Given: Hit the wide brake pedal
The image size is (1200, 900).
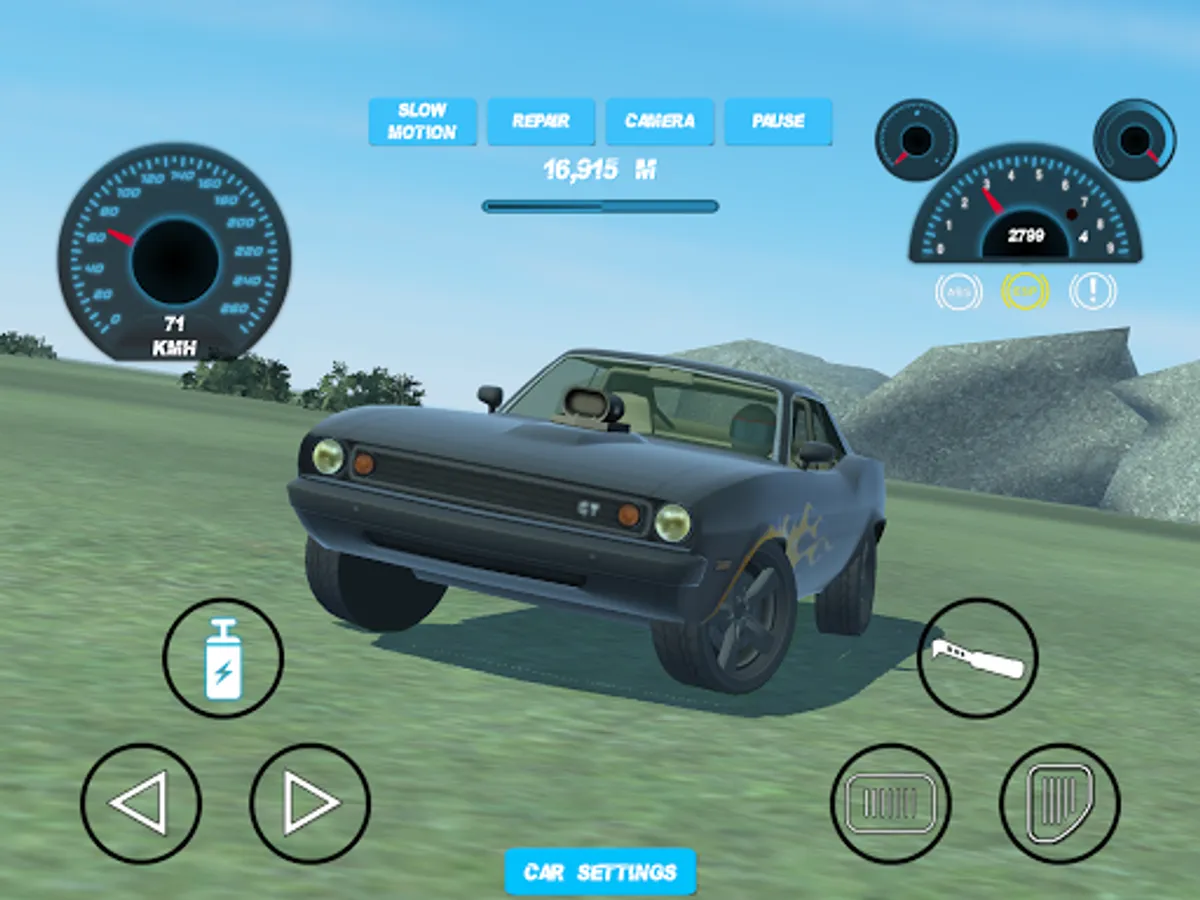Looking at the screenshot, I should (890, 803).
